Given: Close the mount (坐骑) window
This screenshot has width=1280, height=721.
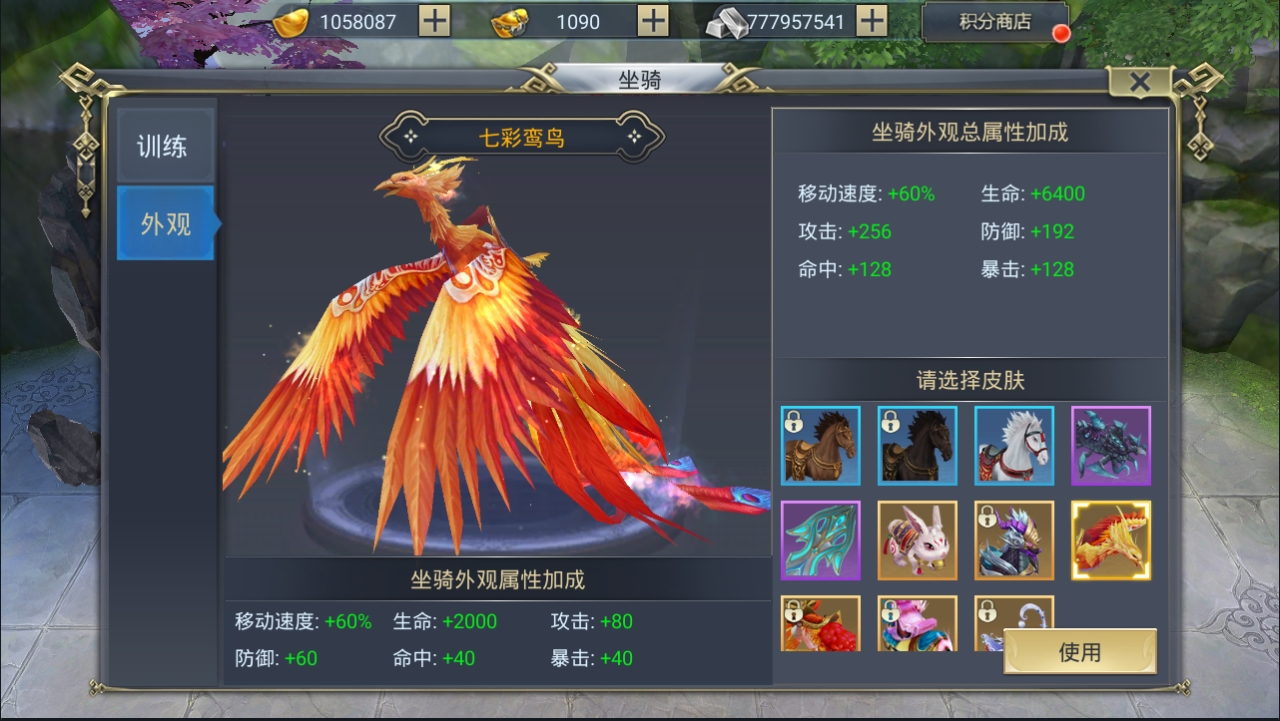Looking at the screenshot, I should (x=1139, y=83).
